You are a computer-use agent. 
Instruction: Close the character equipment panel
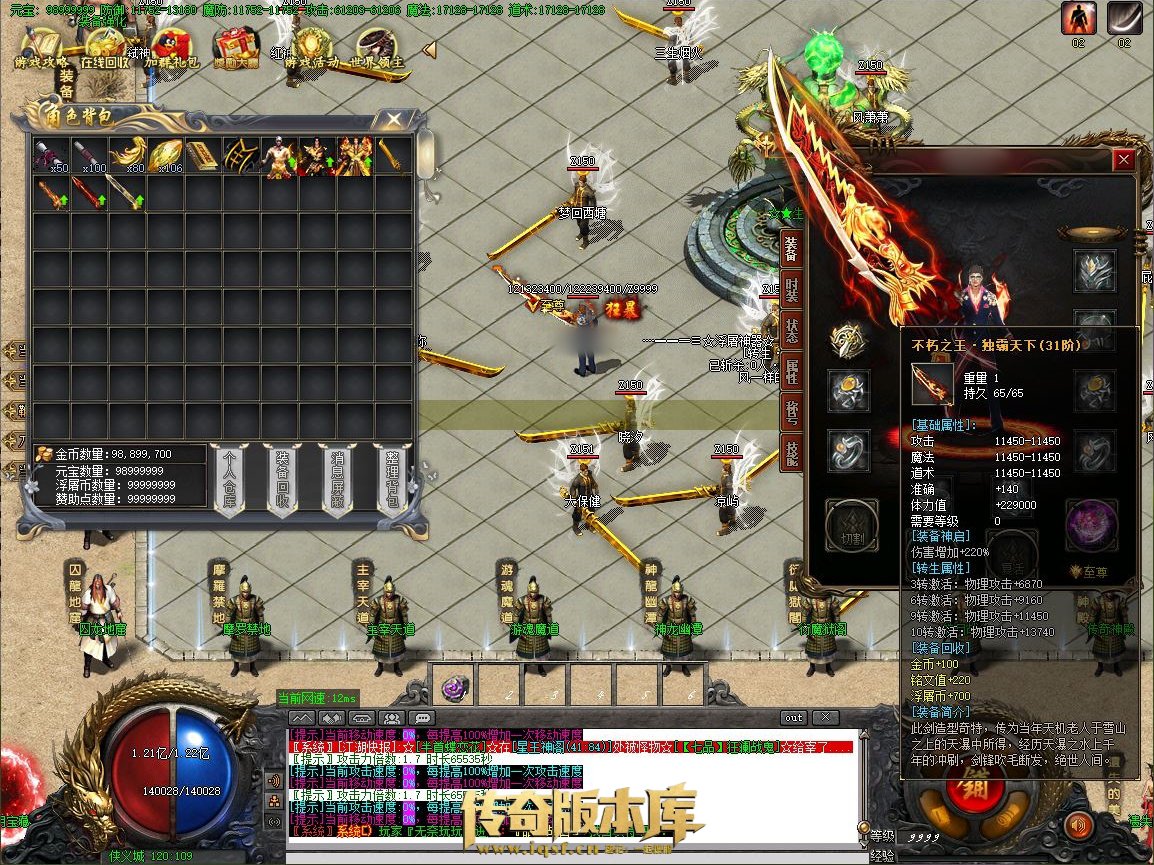click(x=1124, y=160)
